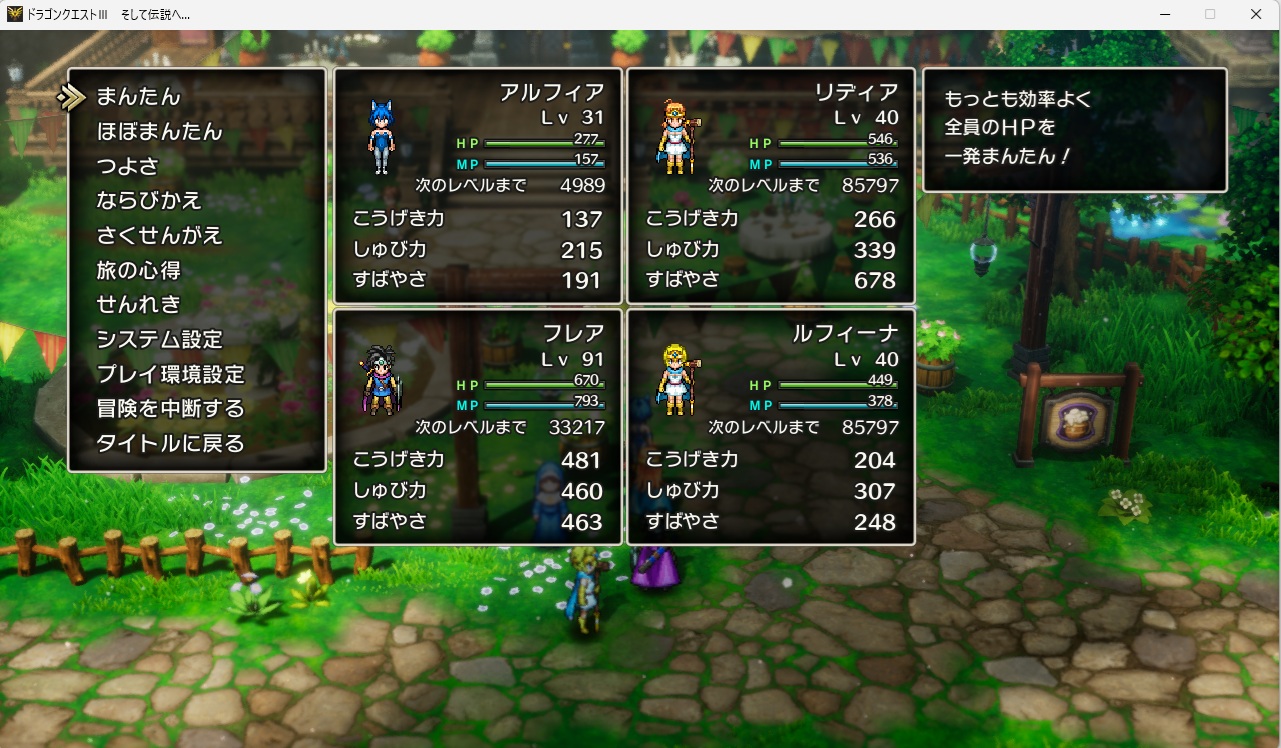Close the game window
Image resolution: width=1281 pixels, height=748 pixels.
(1256, 14)
